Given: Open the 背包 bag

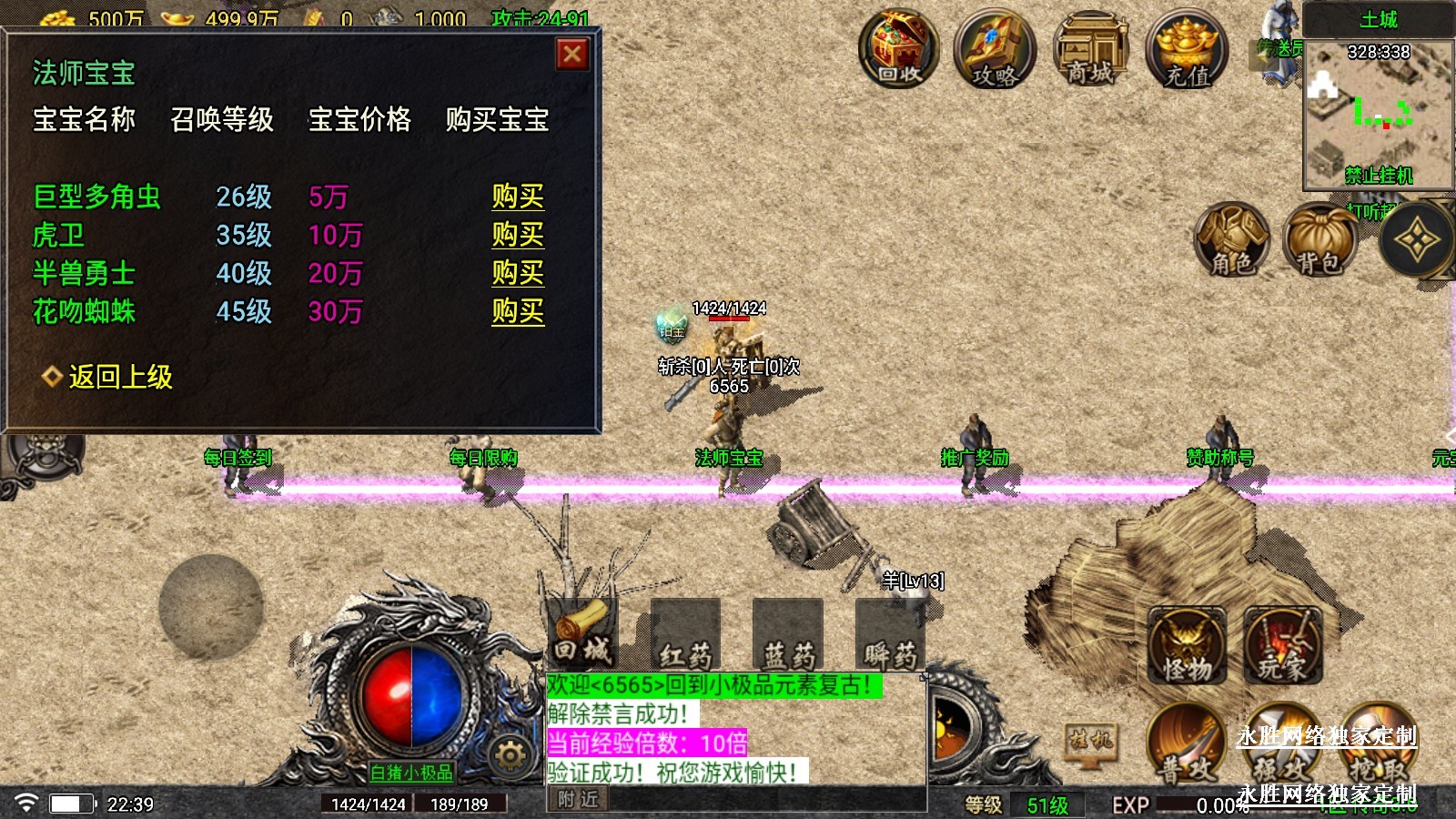Looking at the screenshot, I should click(1319, 239).
